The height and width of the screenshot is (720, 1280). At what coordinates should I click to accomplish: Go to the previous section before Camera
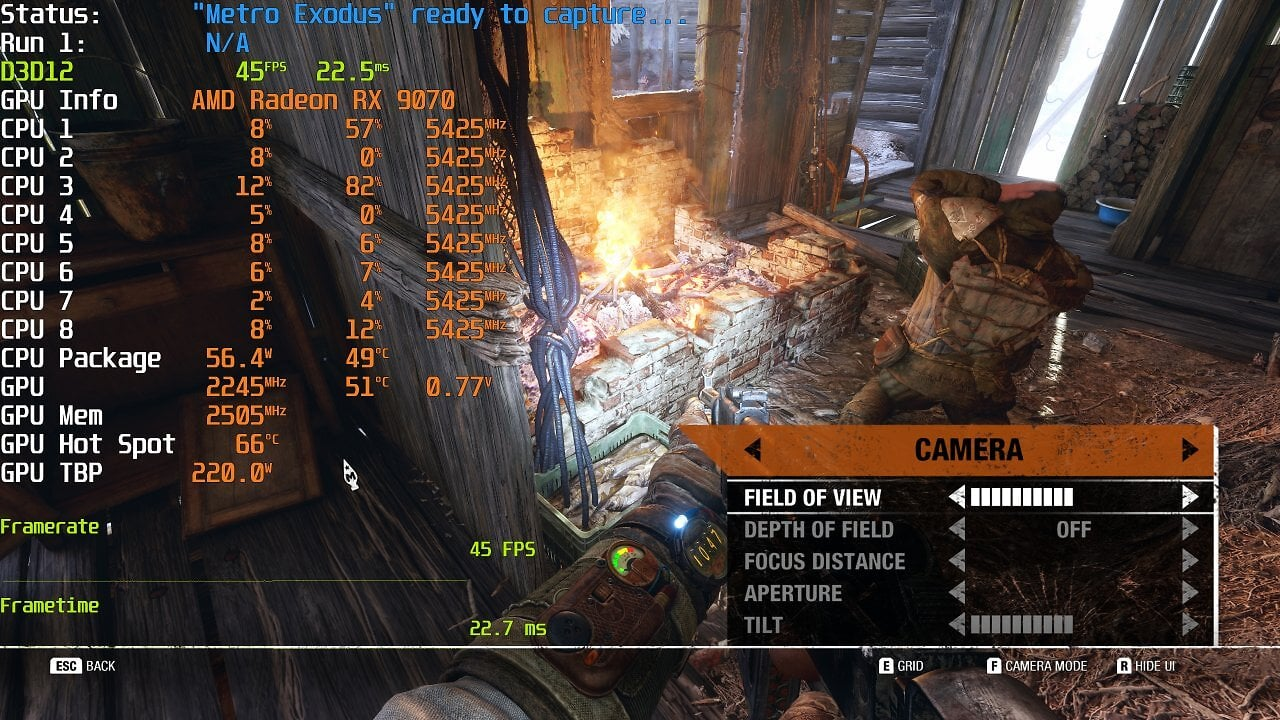click(x=753, y=450)
